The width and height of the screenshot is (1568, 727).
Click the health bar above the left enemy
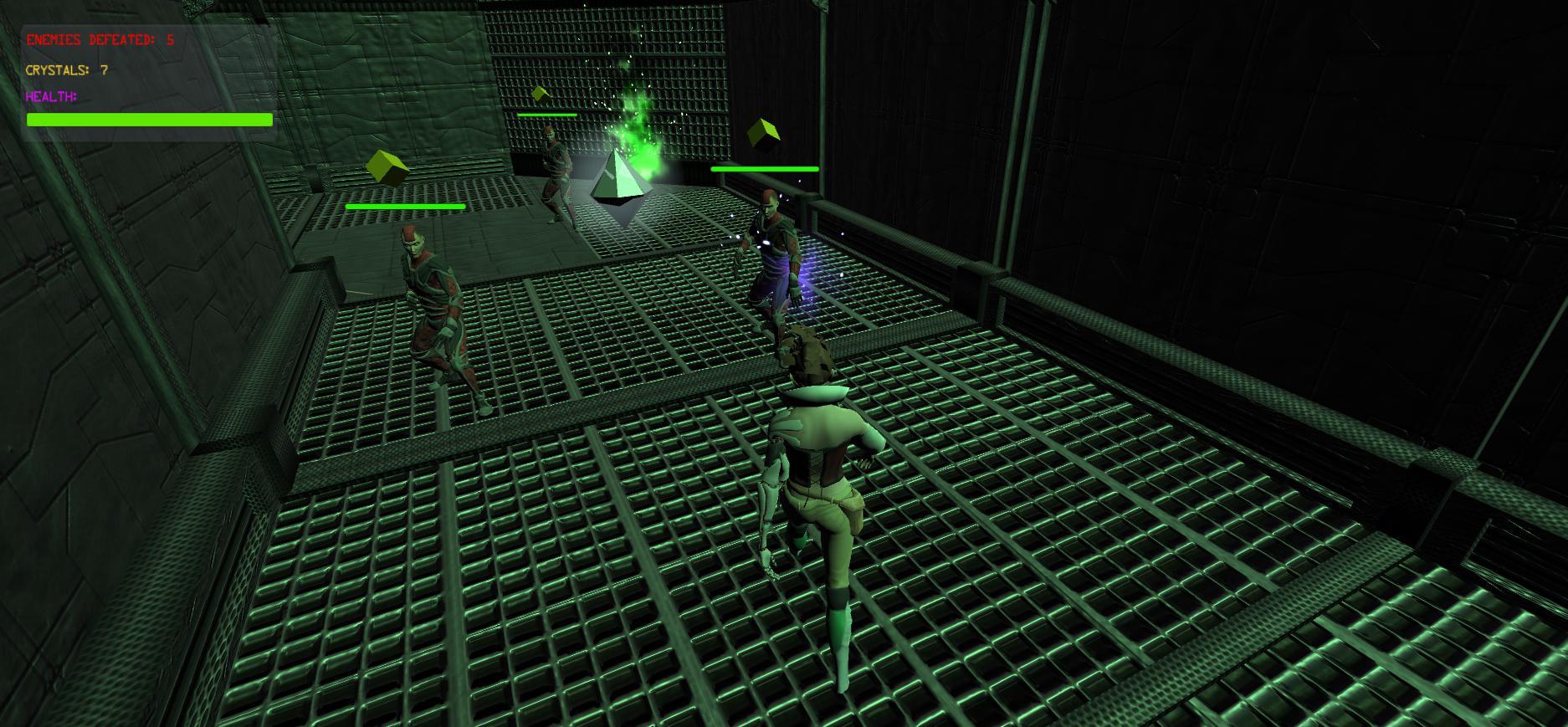coord(405,205)
